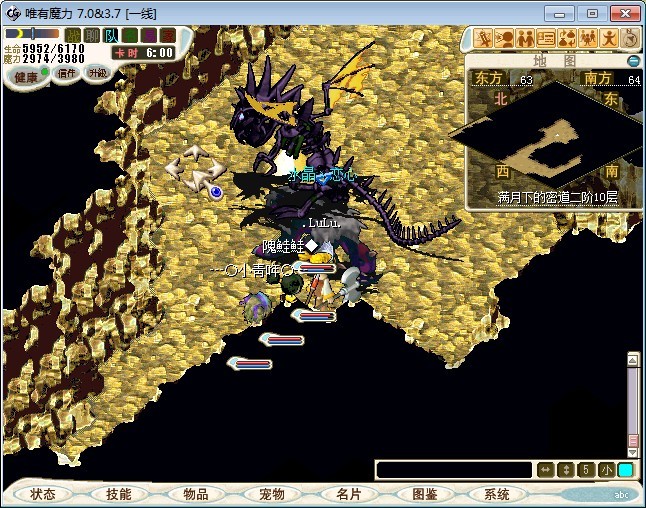Open the 宠物 pets menu
The image size is (646, 508).
click(x=272, y=494)
